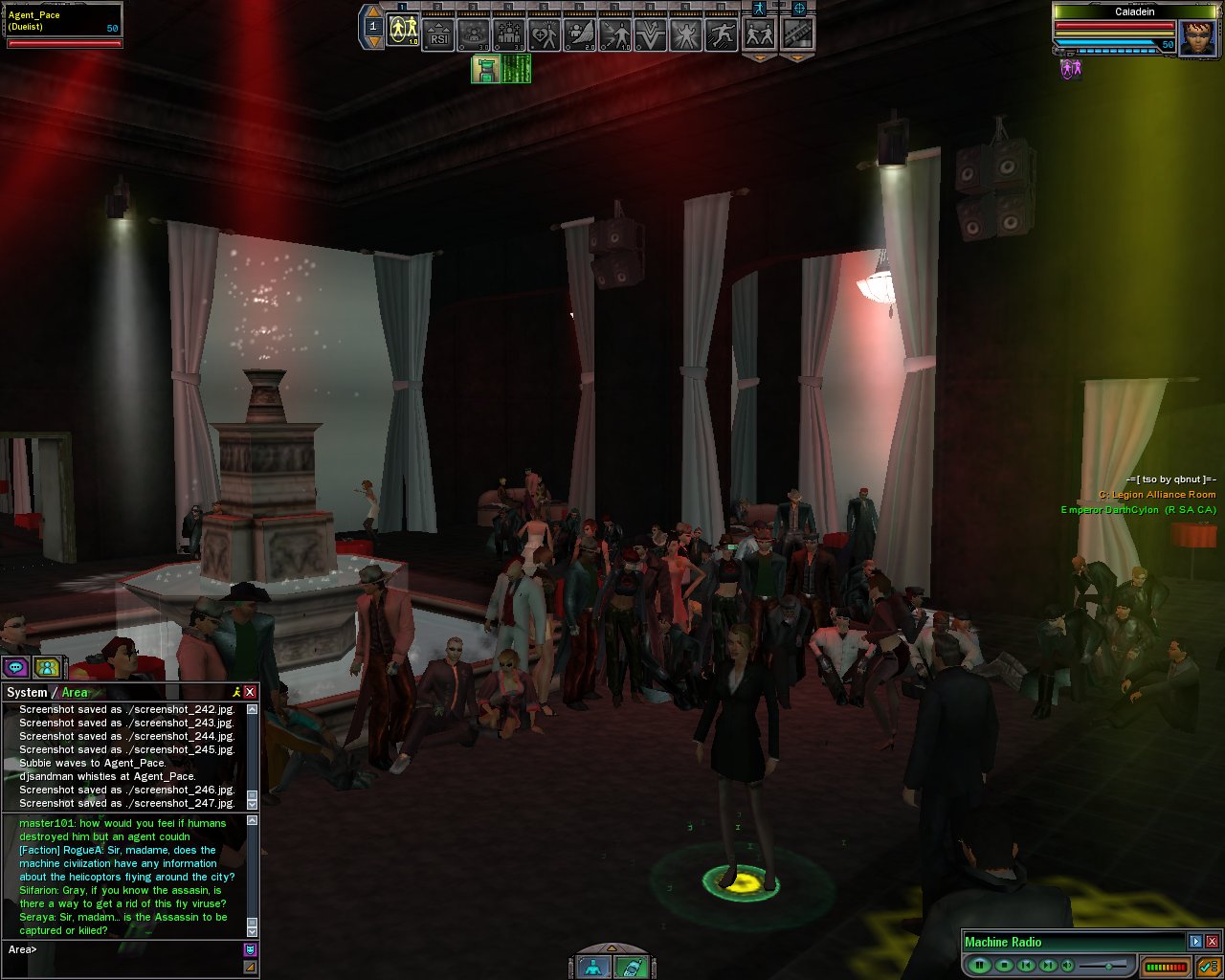Viewport: 1225px width, 980px height.
Task: Close the System / Area chat window
Action: pos(250,692)
